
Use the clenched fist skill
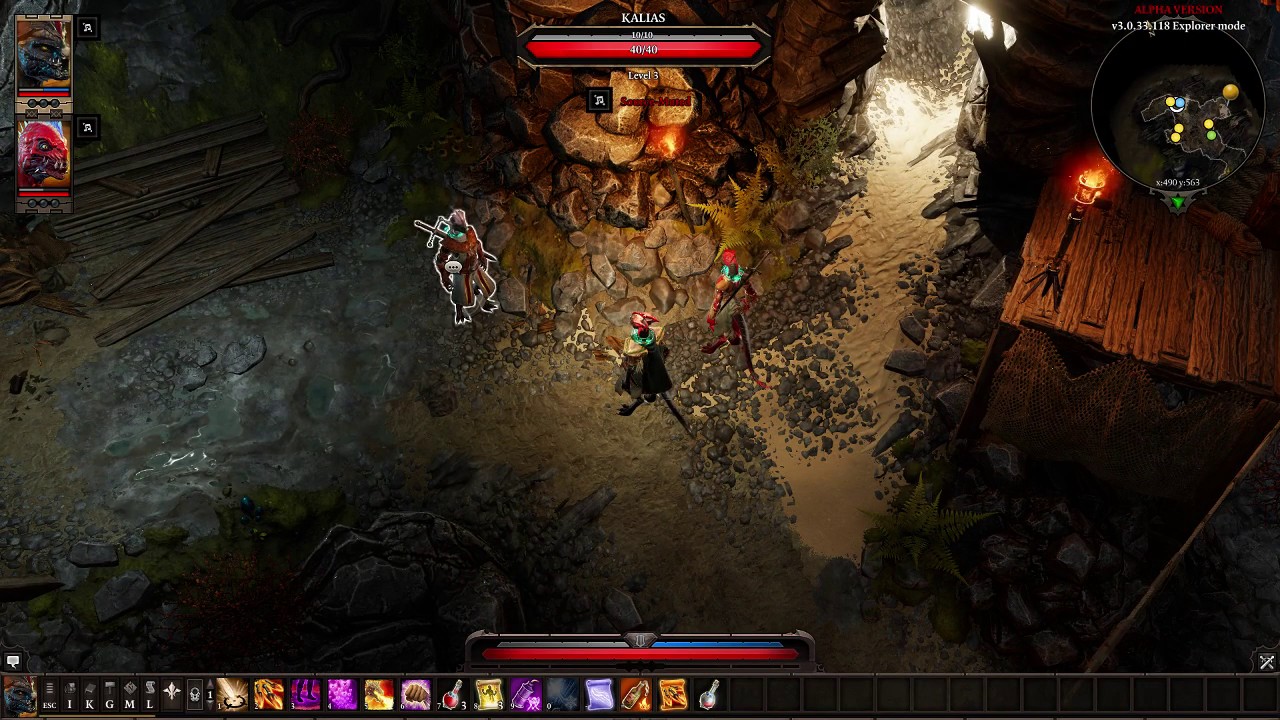[416, 694]
